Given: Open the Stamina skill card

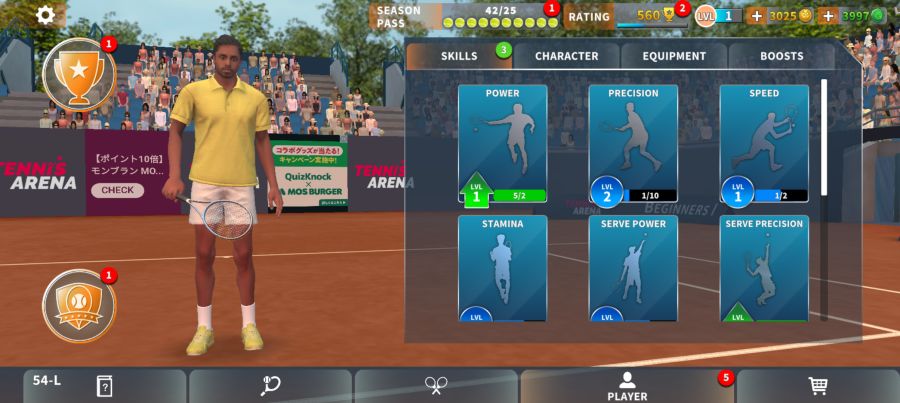Looking at the screenshot, I should [502, 268].
